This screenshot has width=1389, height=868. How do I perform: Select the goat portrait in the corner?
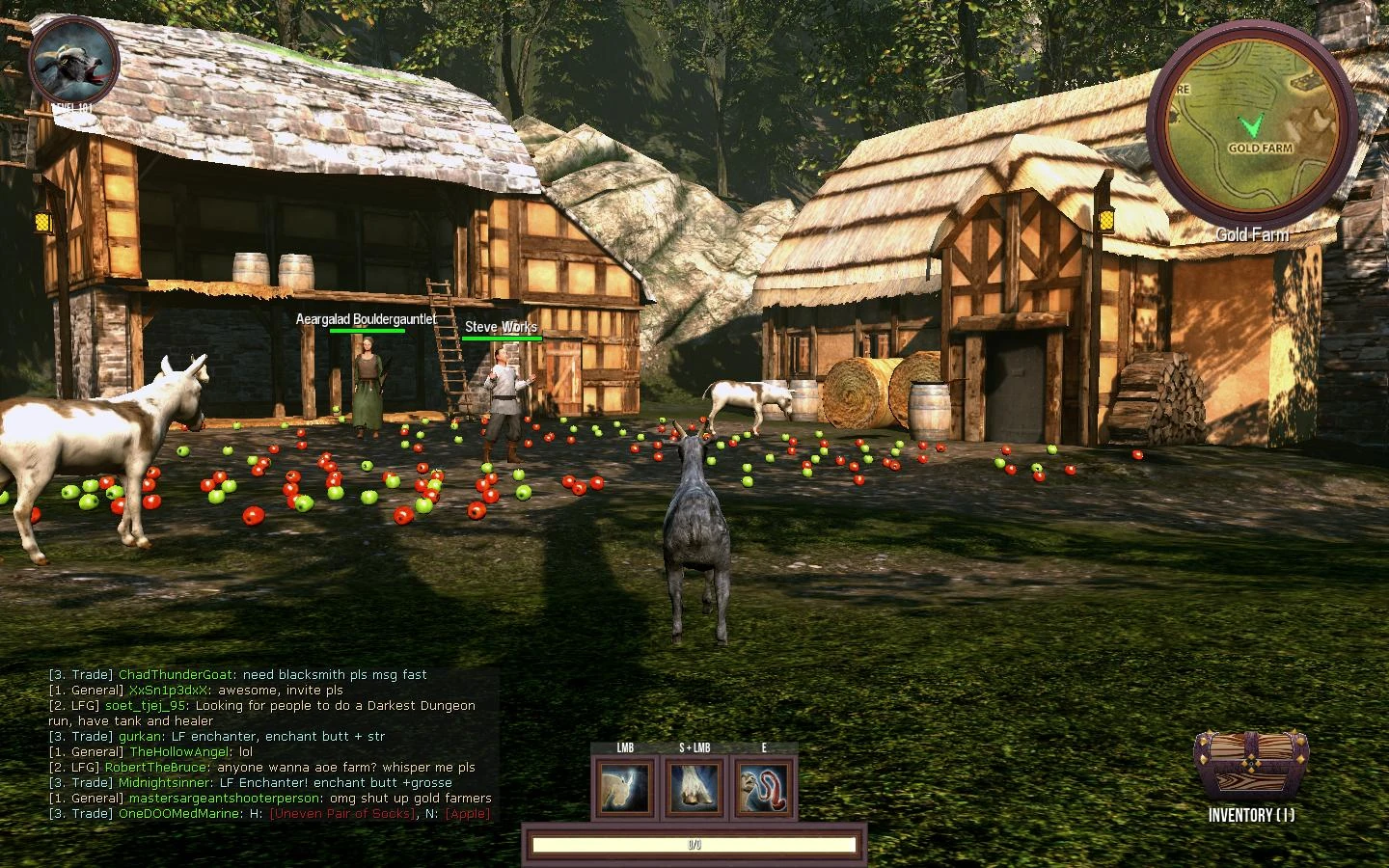tap(74, 61)
